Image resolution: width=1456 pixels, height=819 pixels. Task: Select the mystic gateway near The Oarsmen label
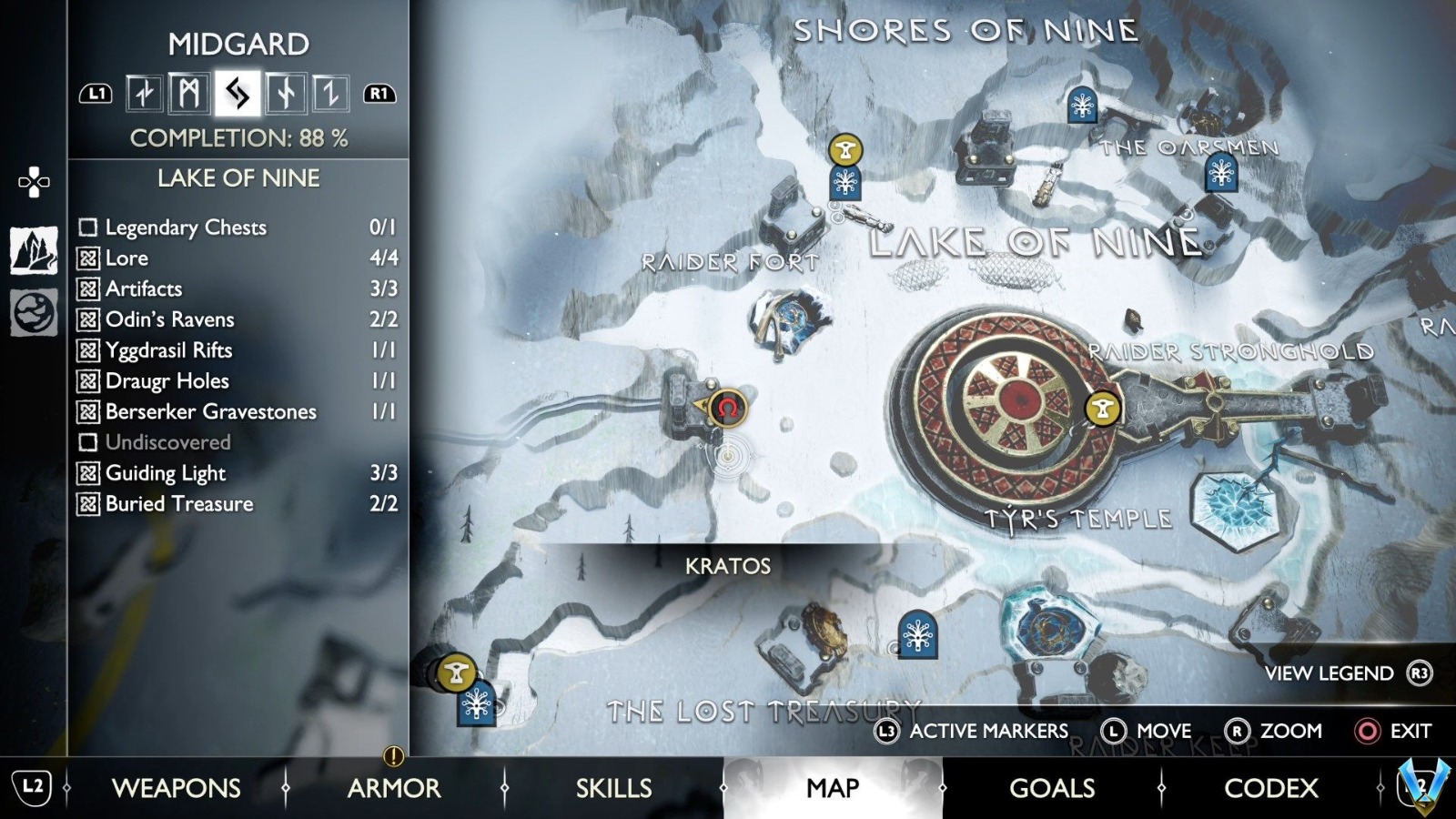coord(1220,172)
